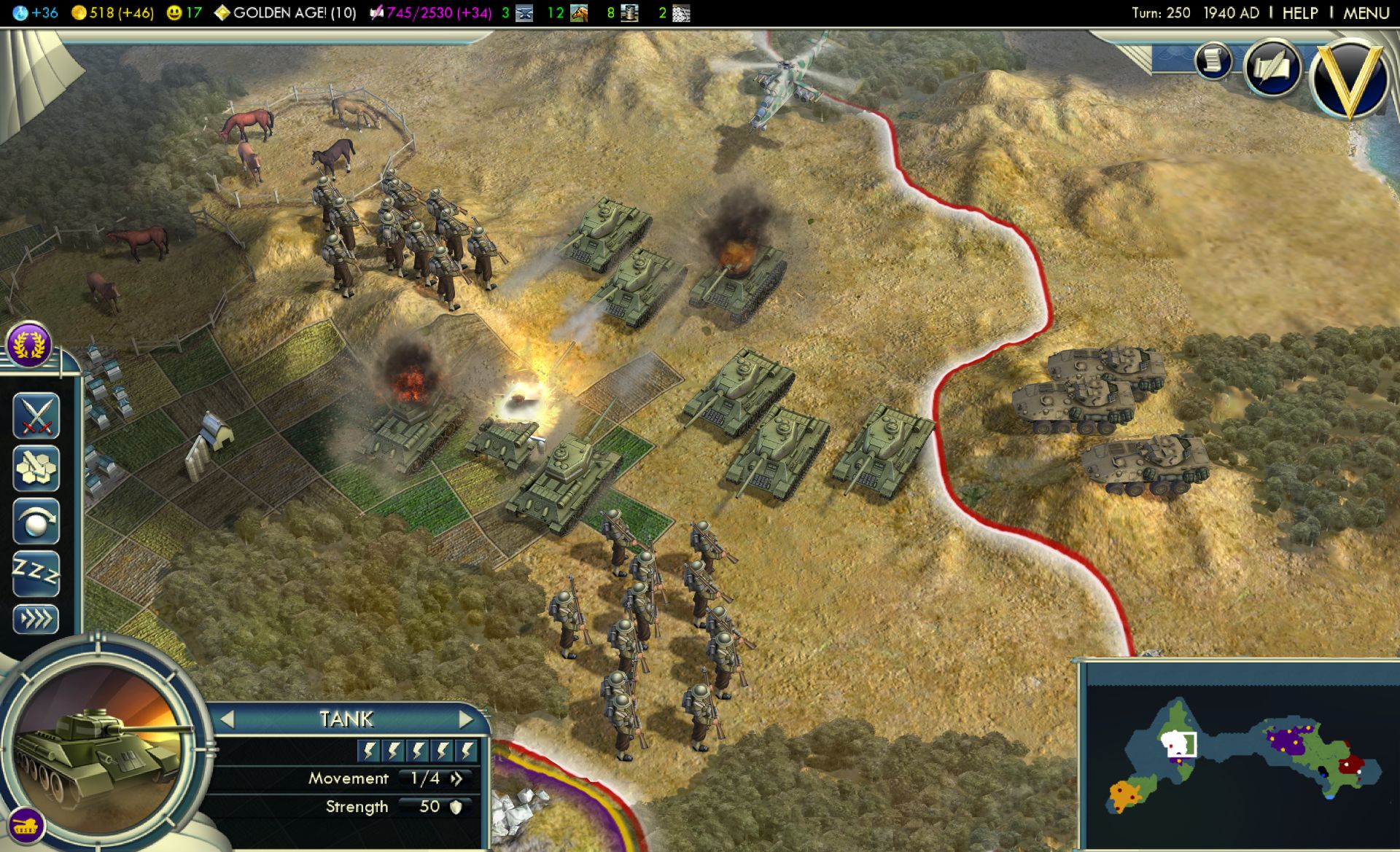Choose the fortify unit action
The image size is (1400, 852).
(36, 468)
